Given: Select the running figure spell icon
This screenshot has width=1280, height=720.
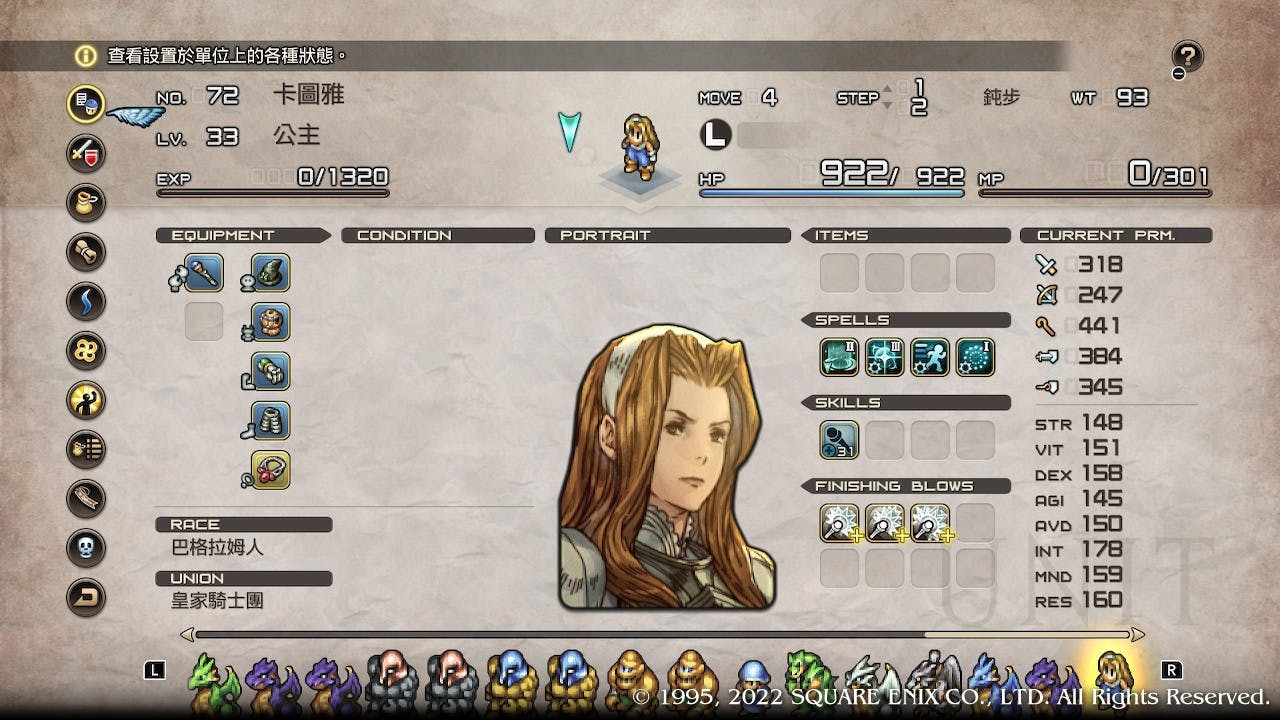Looking at the screenshot, I should pyautogui.click(x=930, y=357).
